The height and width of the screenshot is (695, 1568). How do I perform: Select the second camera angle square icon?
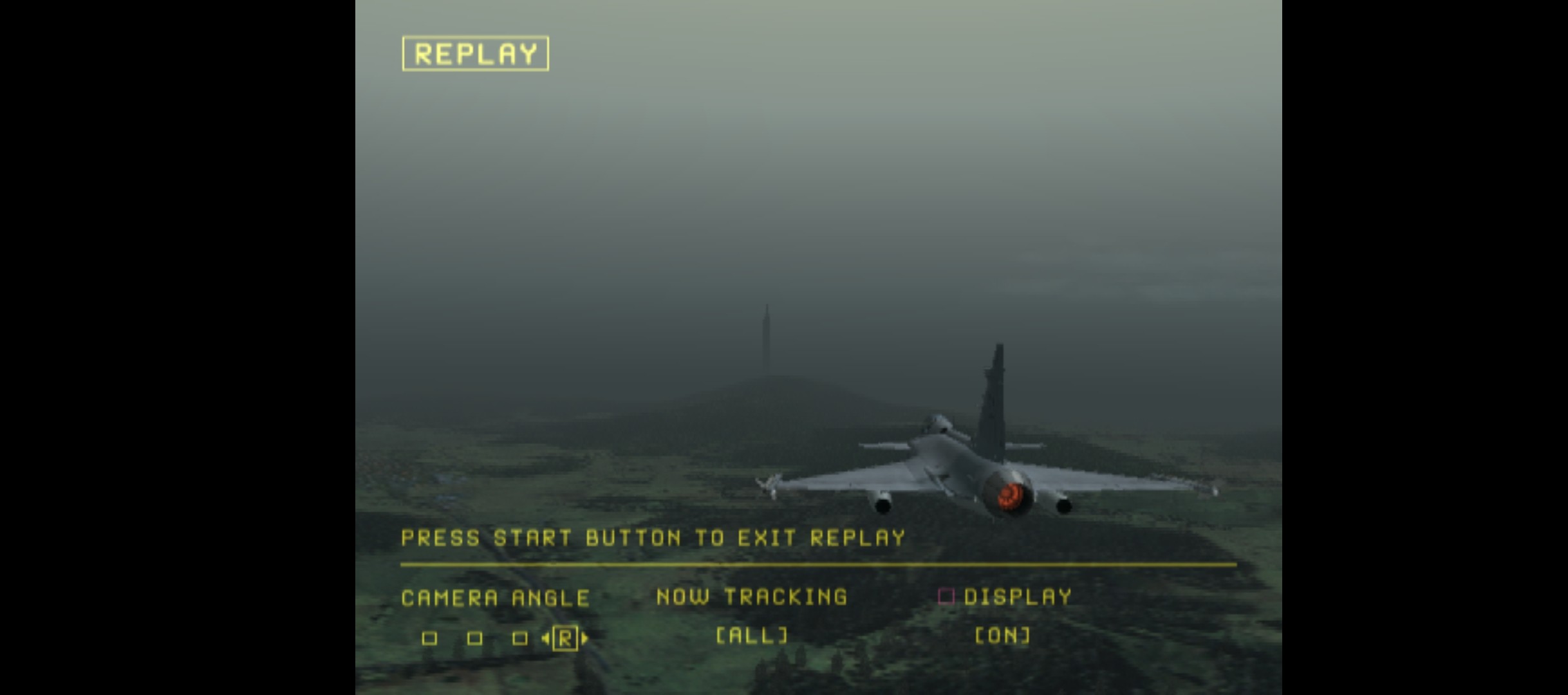[476, 639]
